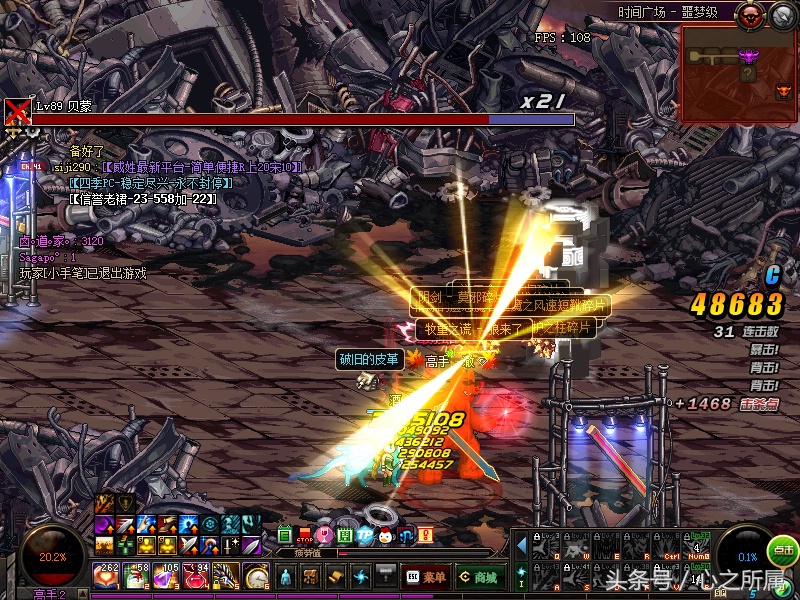Toggle the skill bar left arrow
800x600 pixels.
[521, 546]
